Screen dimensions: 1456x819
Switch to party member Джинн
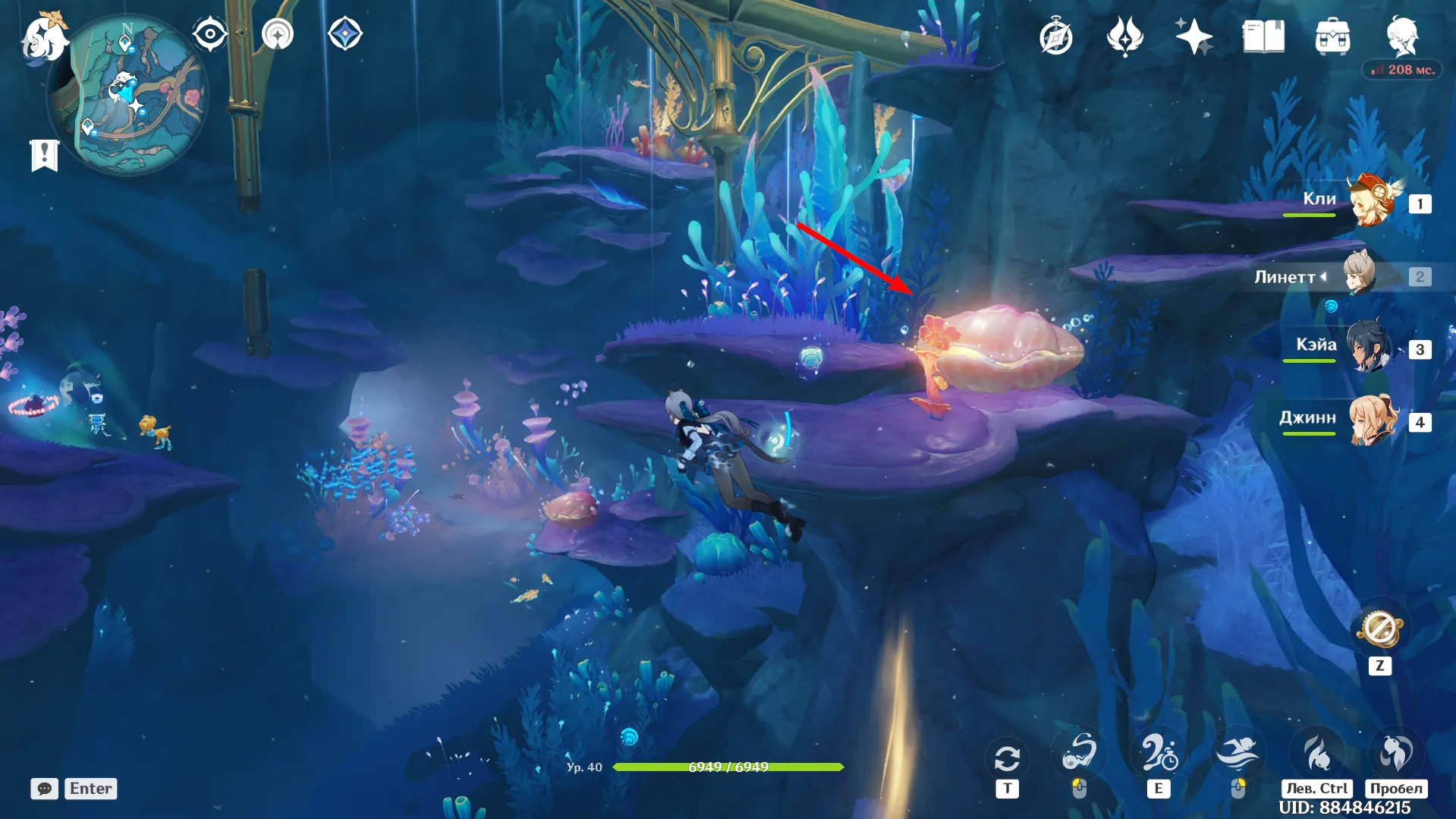tap(1372, 420)
